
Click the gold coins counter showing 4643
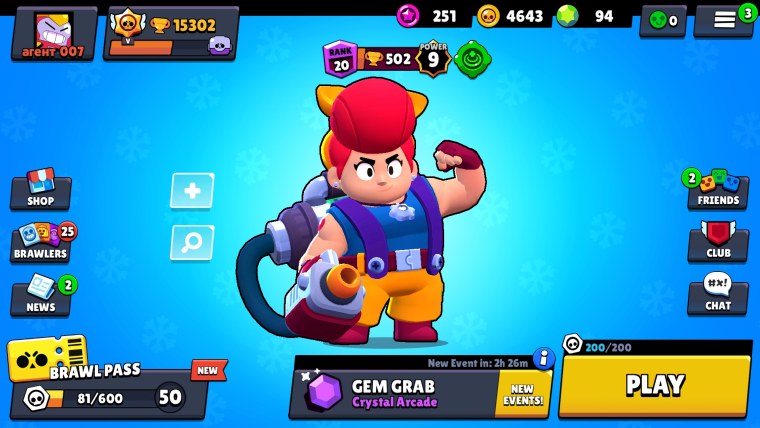click(x=511, y=16)
